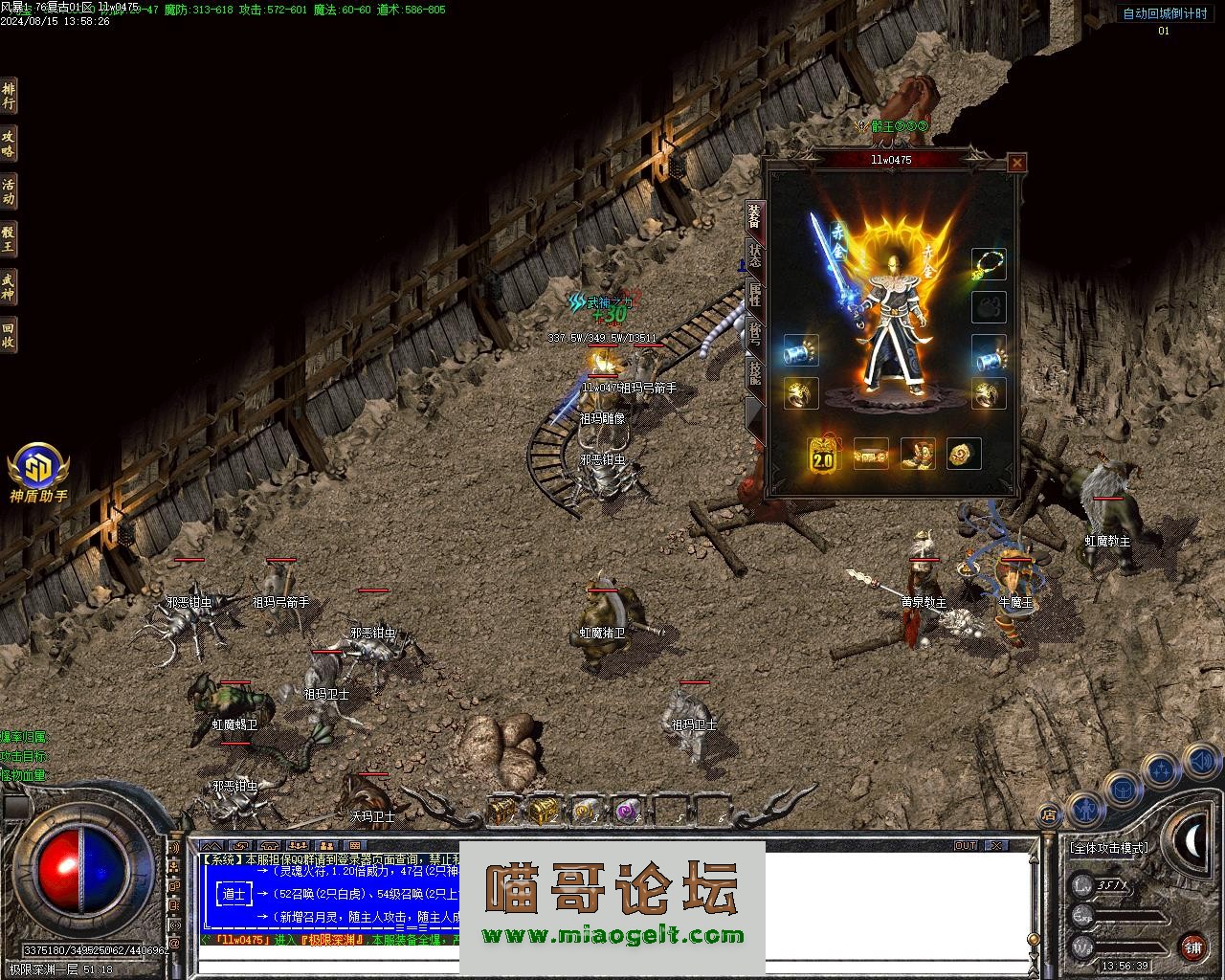Open the 排行 ranking menu
The image size is (1225, 980).
[x=9, y=96]
